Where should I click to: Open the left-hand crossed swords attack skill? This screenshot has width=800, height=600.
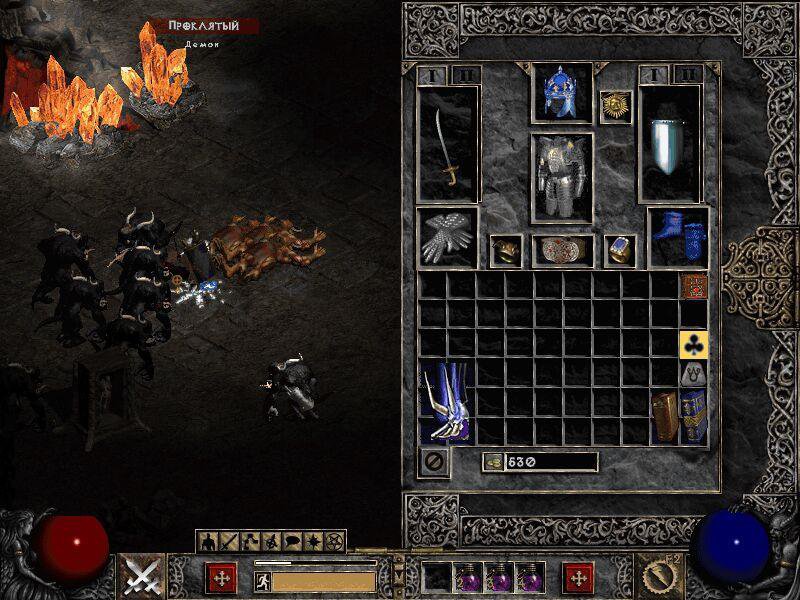tap(142, 576)
